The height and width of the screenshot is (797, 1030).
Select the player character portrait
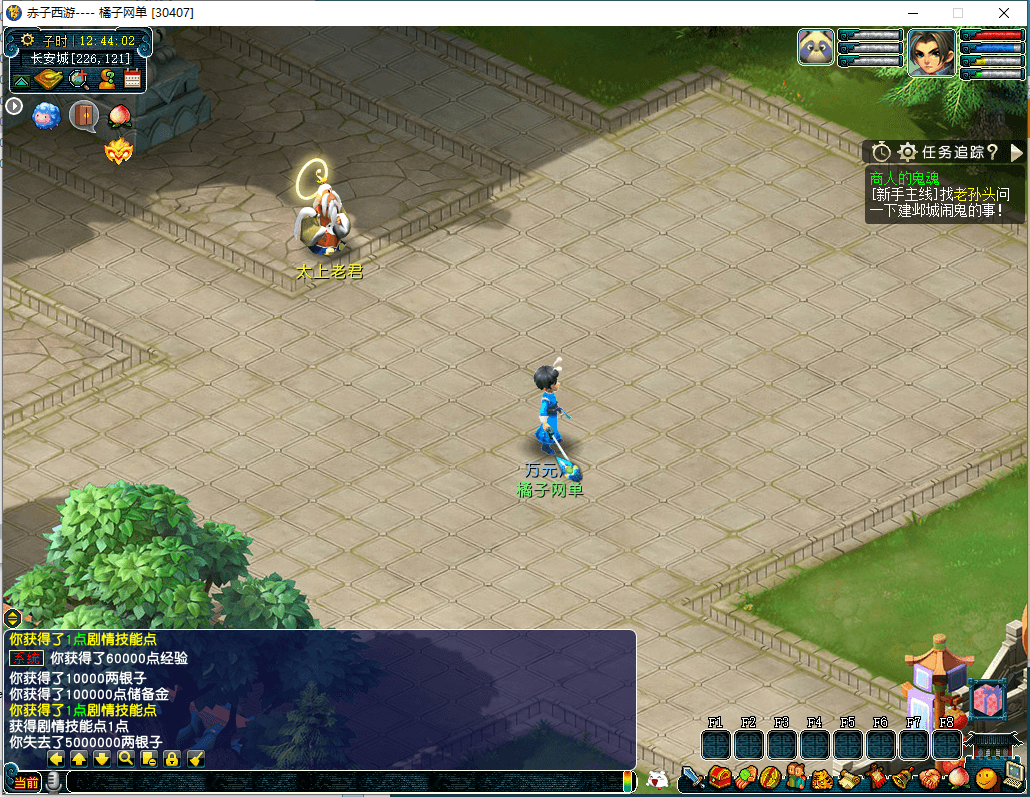point(932,52)
